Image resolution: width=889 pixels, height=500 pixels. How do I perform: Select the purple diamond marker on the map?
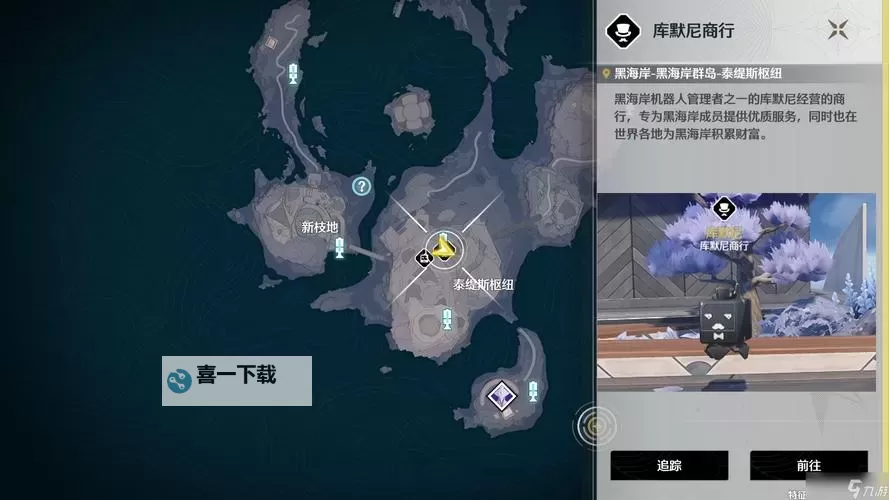pos(499,395)
